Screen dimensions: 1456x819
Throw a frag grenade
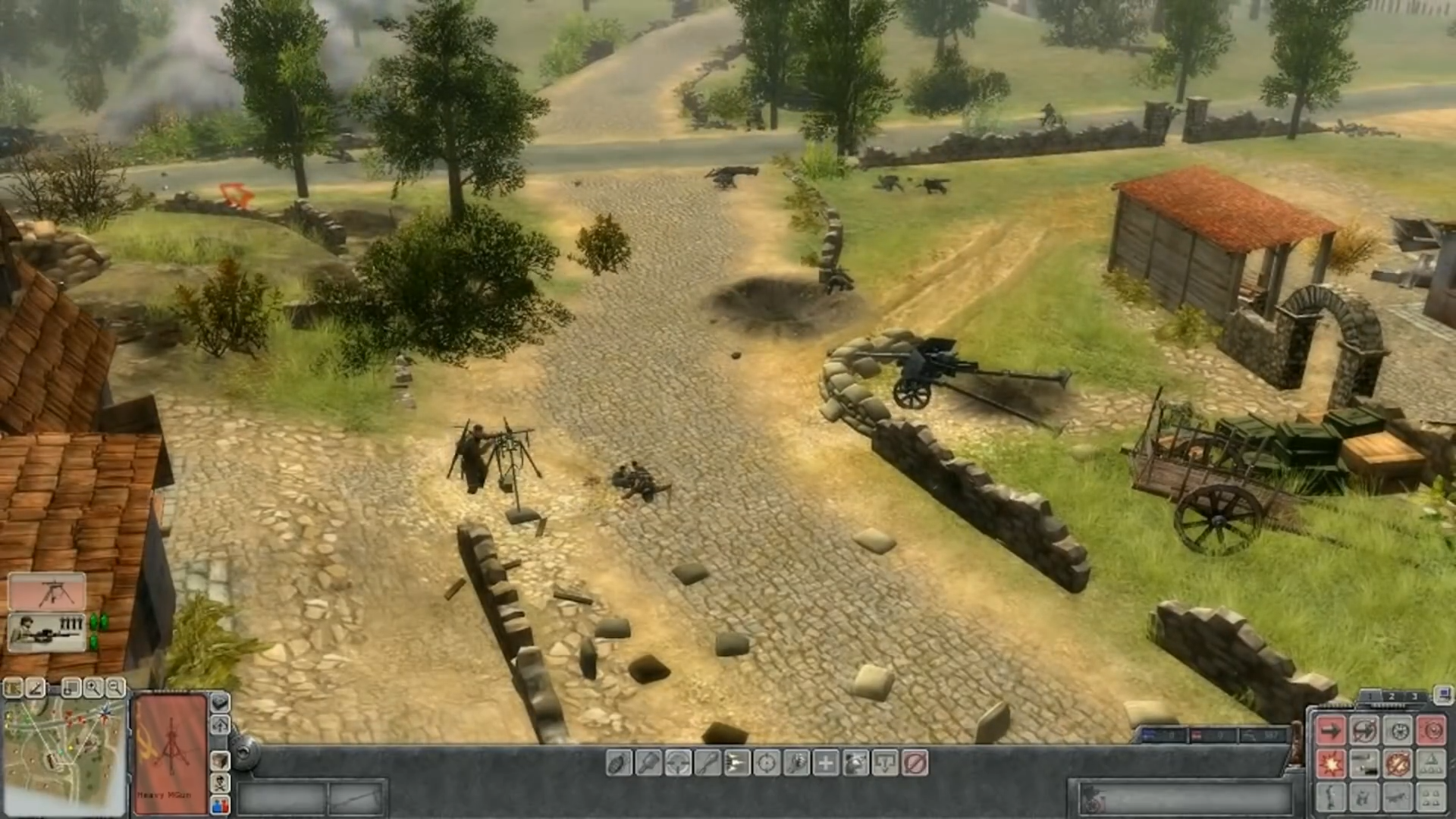[619, 763]
